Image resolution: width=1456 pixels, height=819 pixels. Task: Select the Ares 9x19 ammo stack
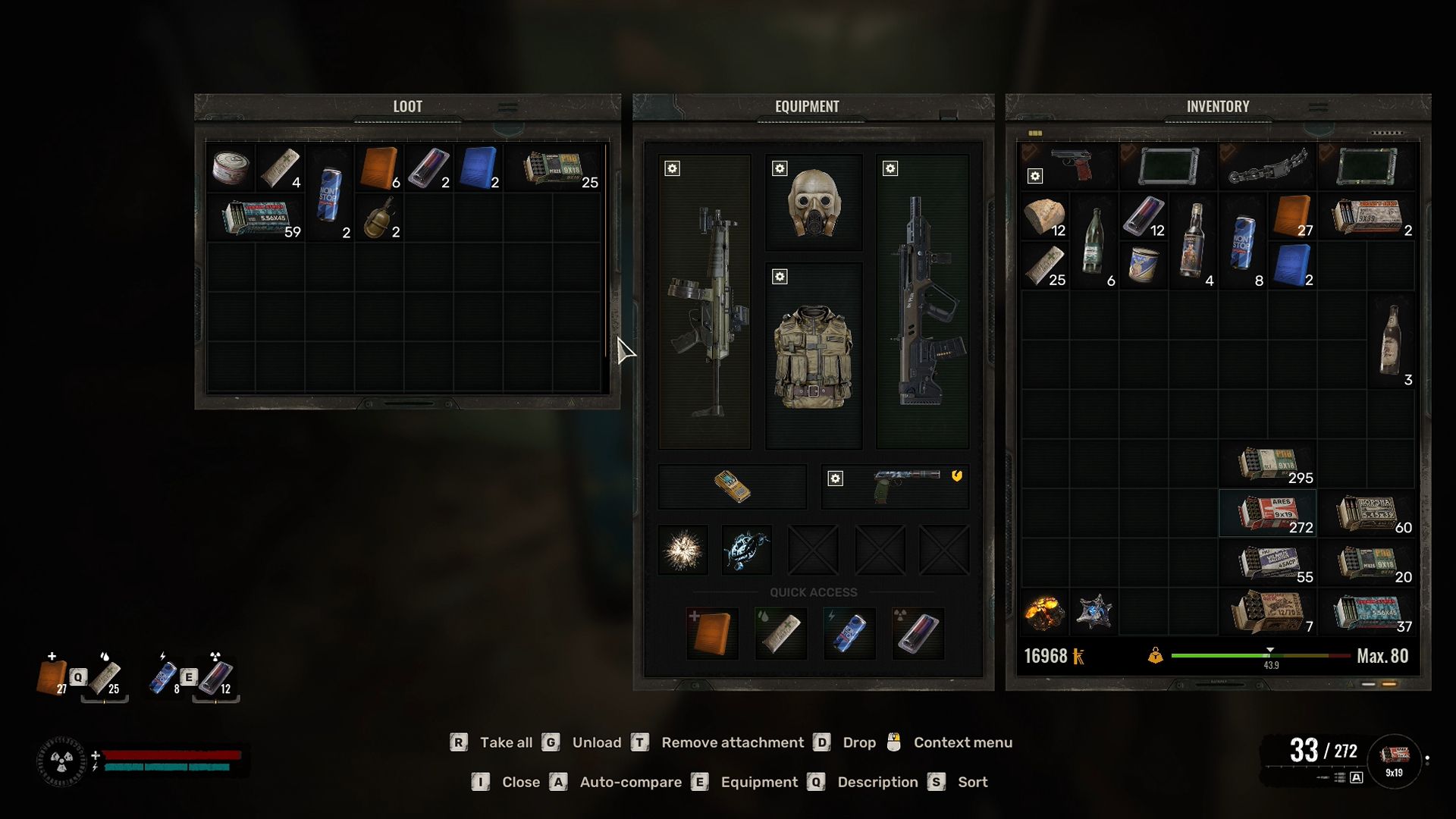click(x=1268, y=513)
